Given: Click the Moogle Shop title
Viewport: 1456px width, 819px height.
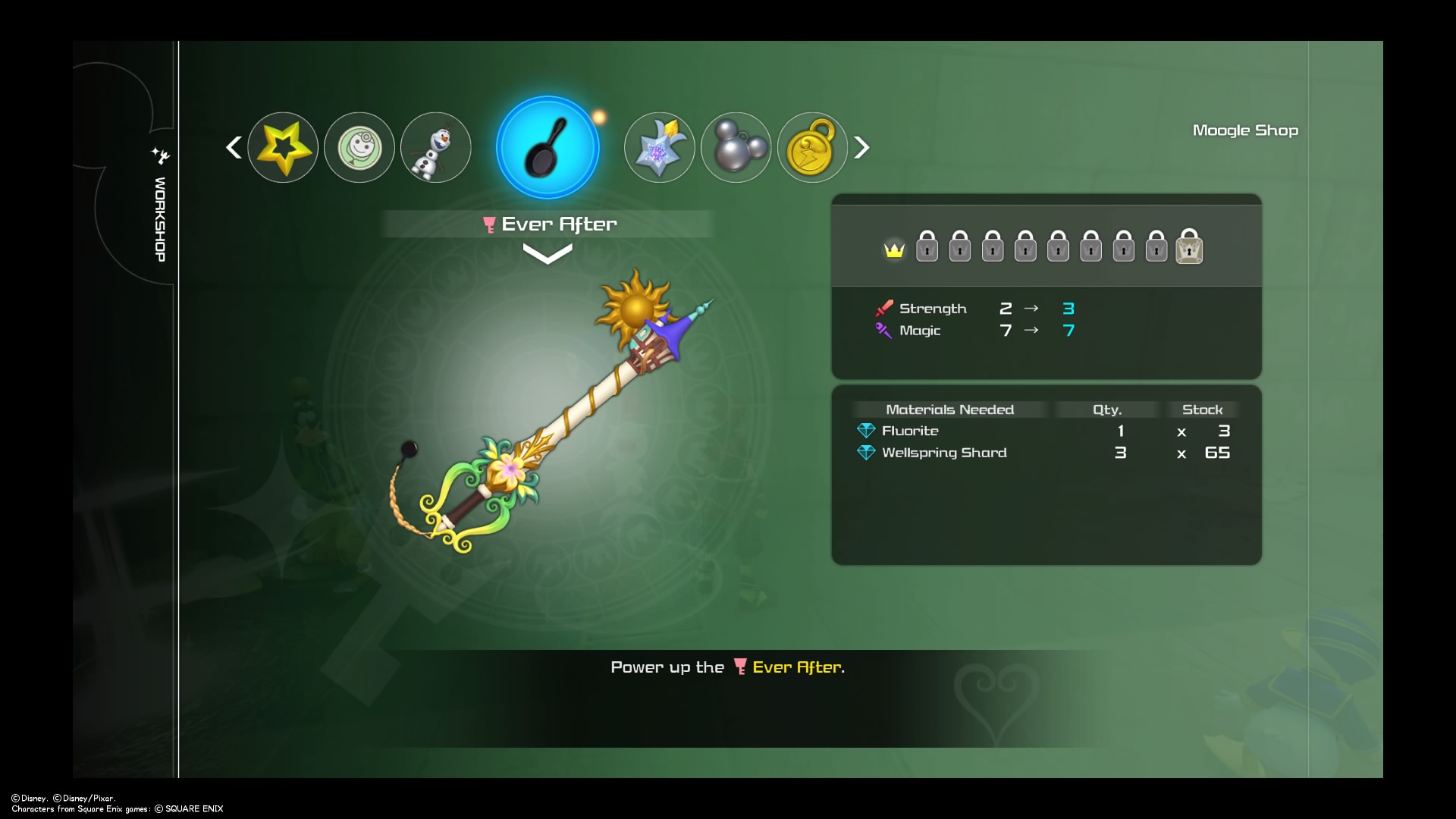Looking at the screenshot, I should coord(1244,130).
